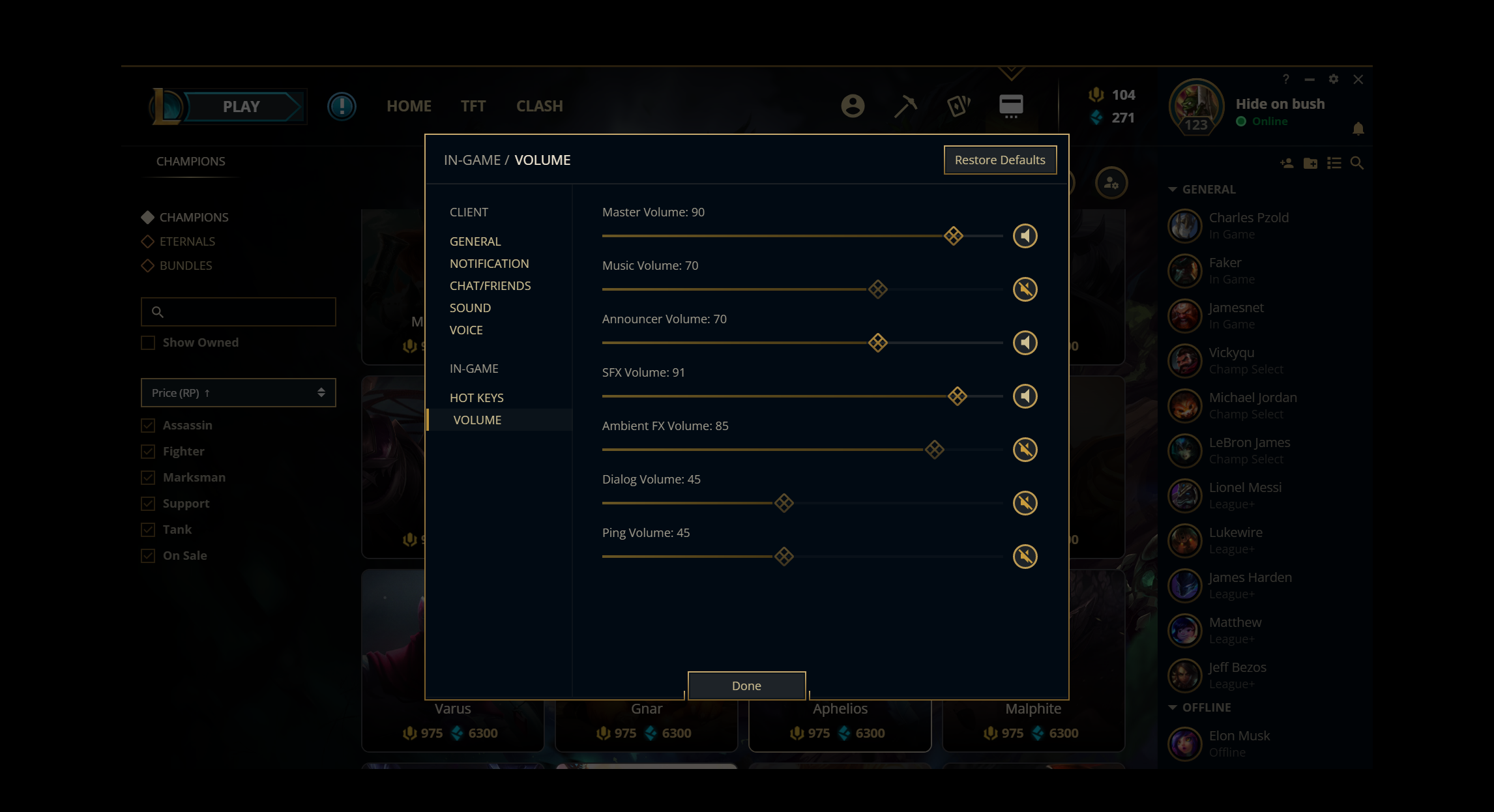Open the General client settings
This screenshot has width=1494, height=812.
pyautogui.click(x=475, y=241)
